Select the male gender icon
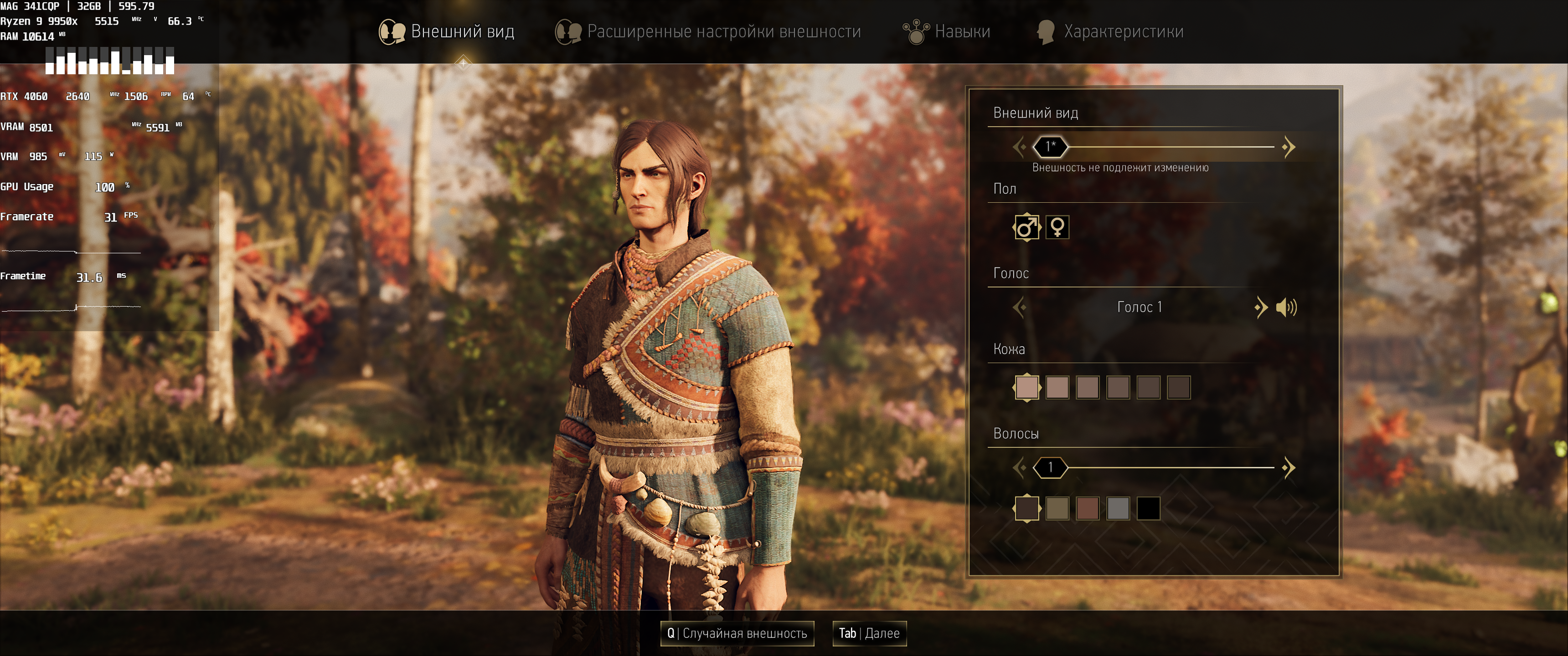This screenshot has height=656, width=1568. click(x=1026, y=228)
